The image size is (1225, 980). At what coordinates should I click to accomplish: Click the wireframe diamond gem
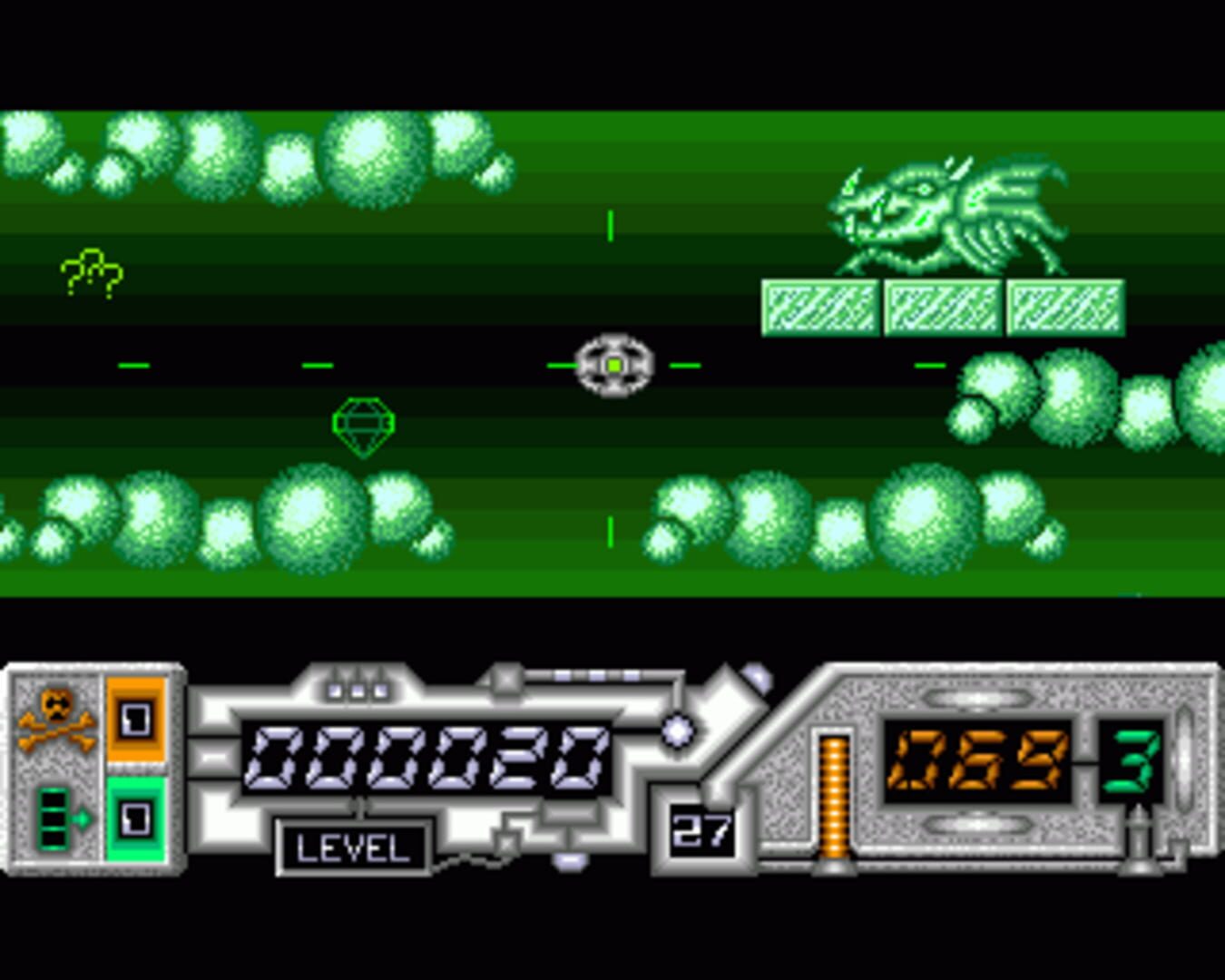[363, 424]
